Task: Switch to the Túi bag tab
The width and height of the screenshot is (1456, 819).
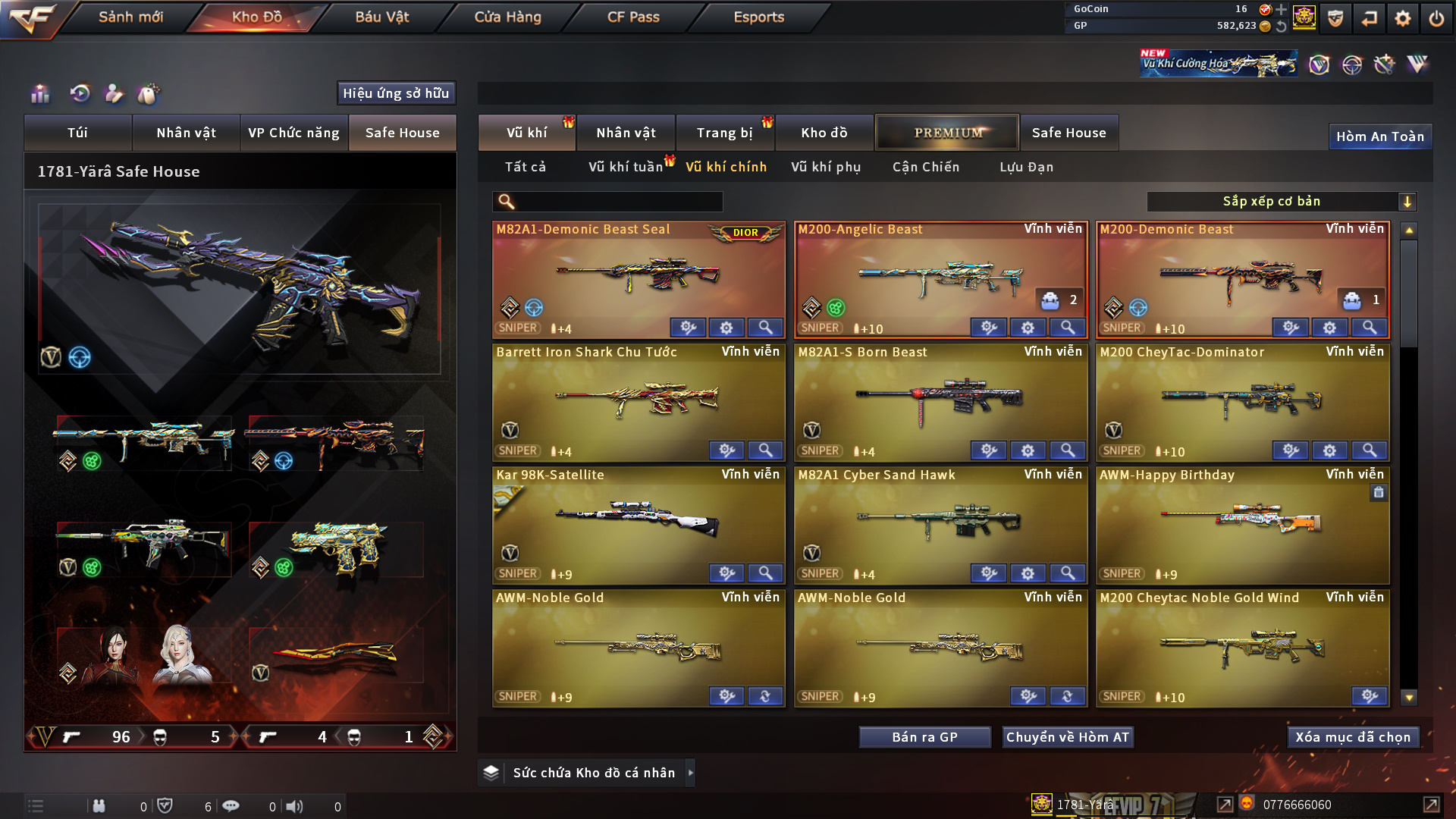Action: click(x=77, y=133)
